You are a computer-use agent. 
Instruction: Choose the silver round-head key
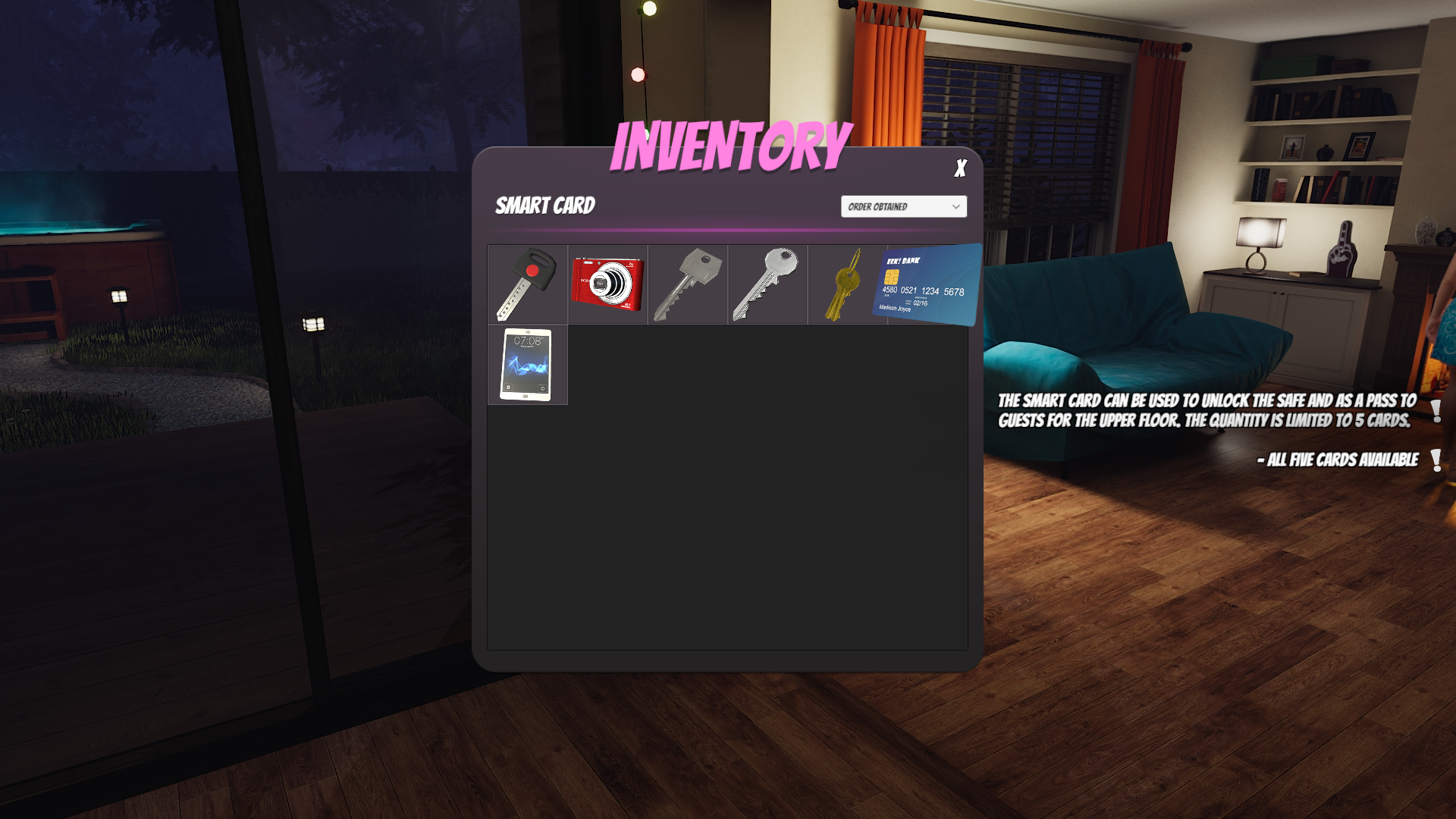pos(767,284)
